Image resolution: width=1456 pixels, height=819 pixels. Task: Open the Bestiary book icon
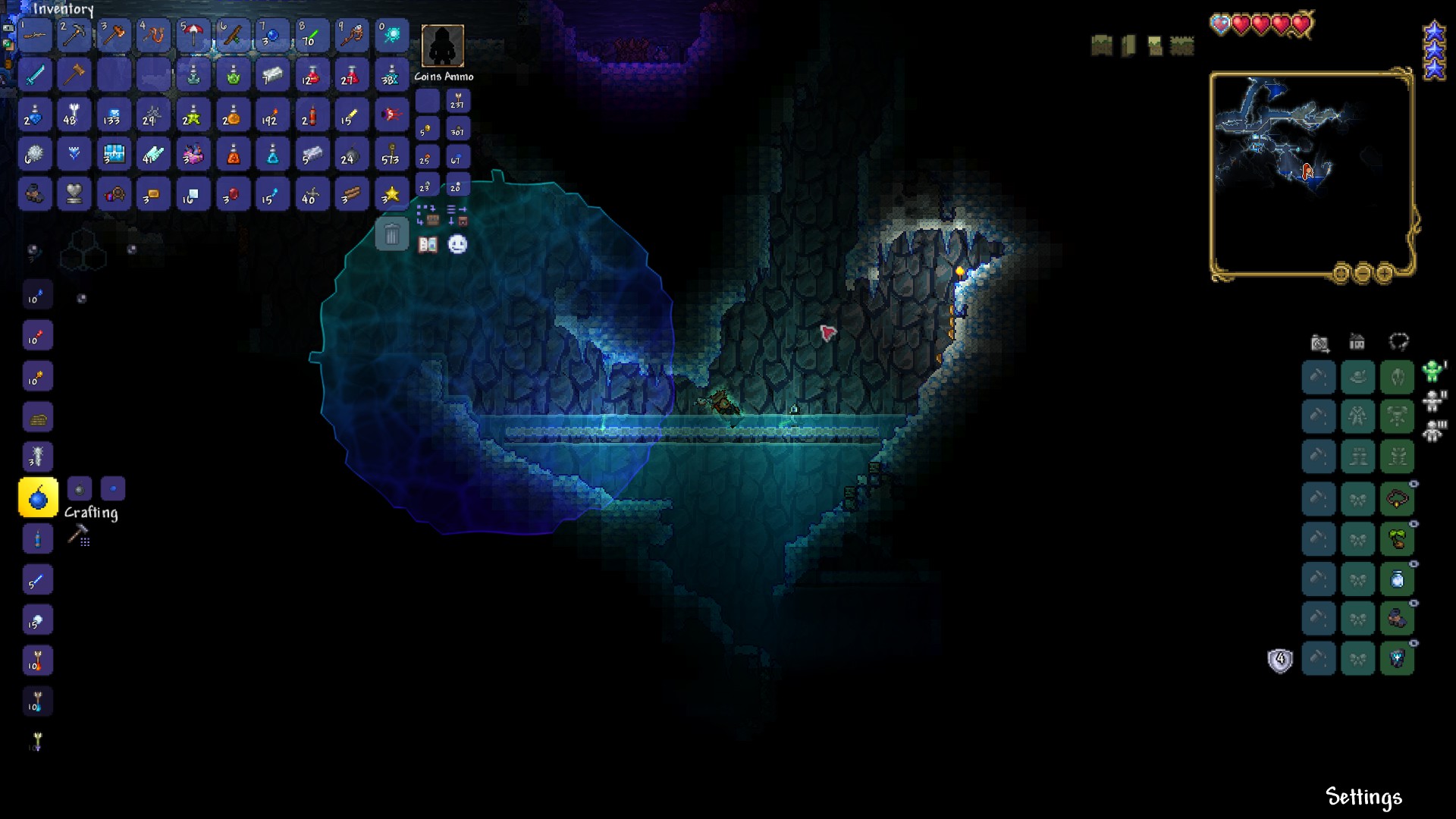(427, 245)
